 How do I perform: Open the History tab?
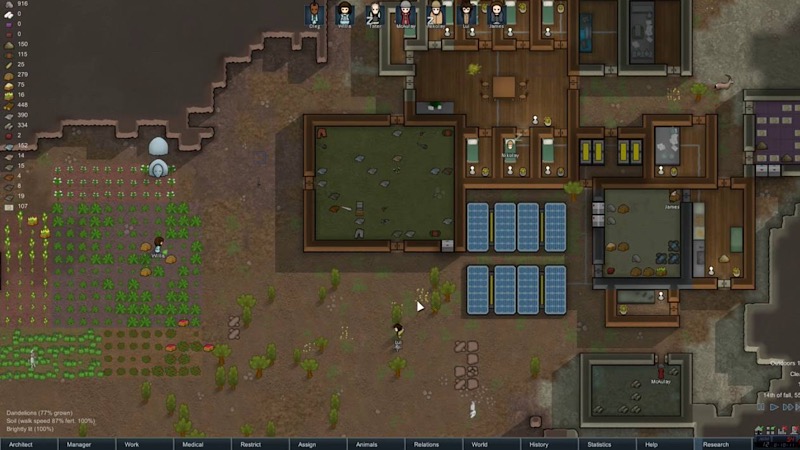click(539, 444)
